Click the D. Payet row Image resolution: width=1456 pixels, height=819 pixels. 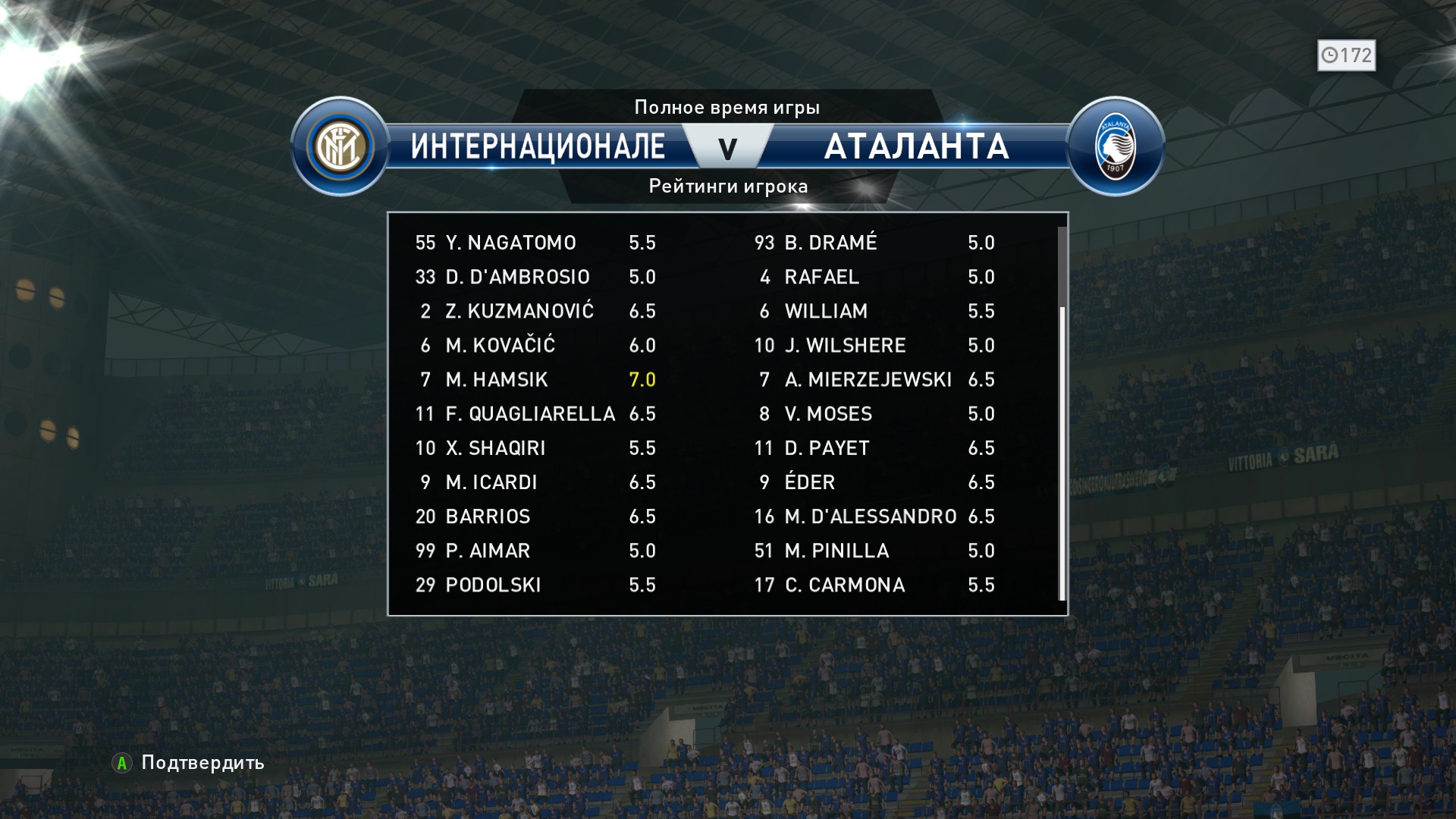[x=874, y=447]
